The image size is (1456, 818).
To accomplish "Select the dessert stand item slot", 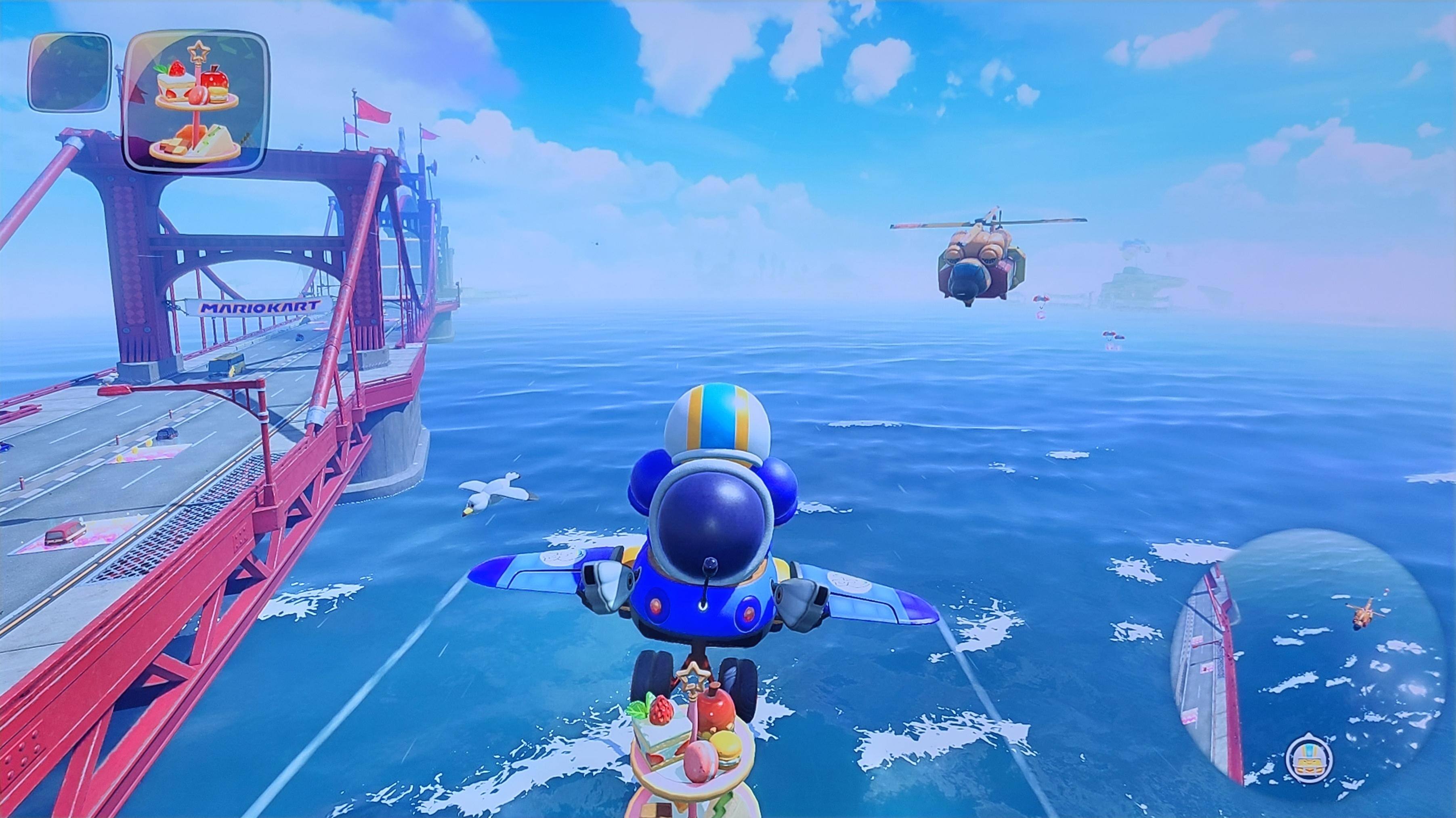I will tap(195, 101).
